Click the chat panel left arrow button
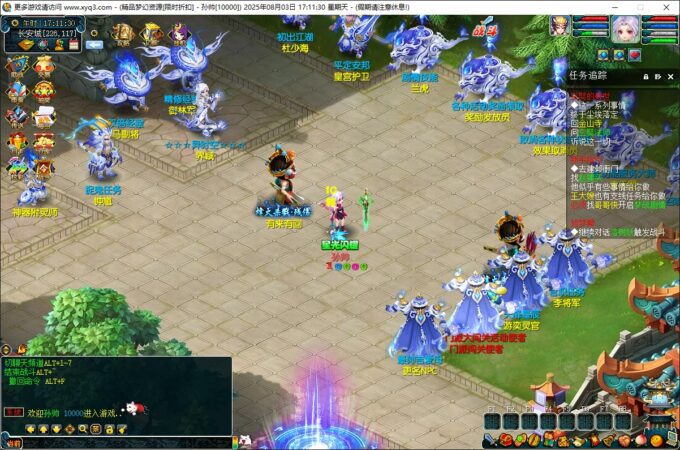This screenshot has width=680, height=450. tap(30, 428)
